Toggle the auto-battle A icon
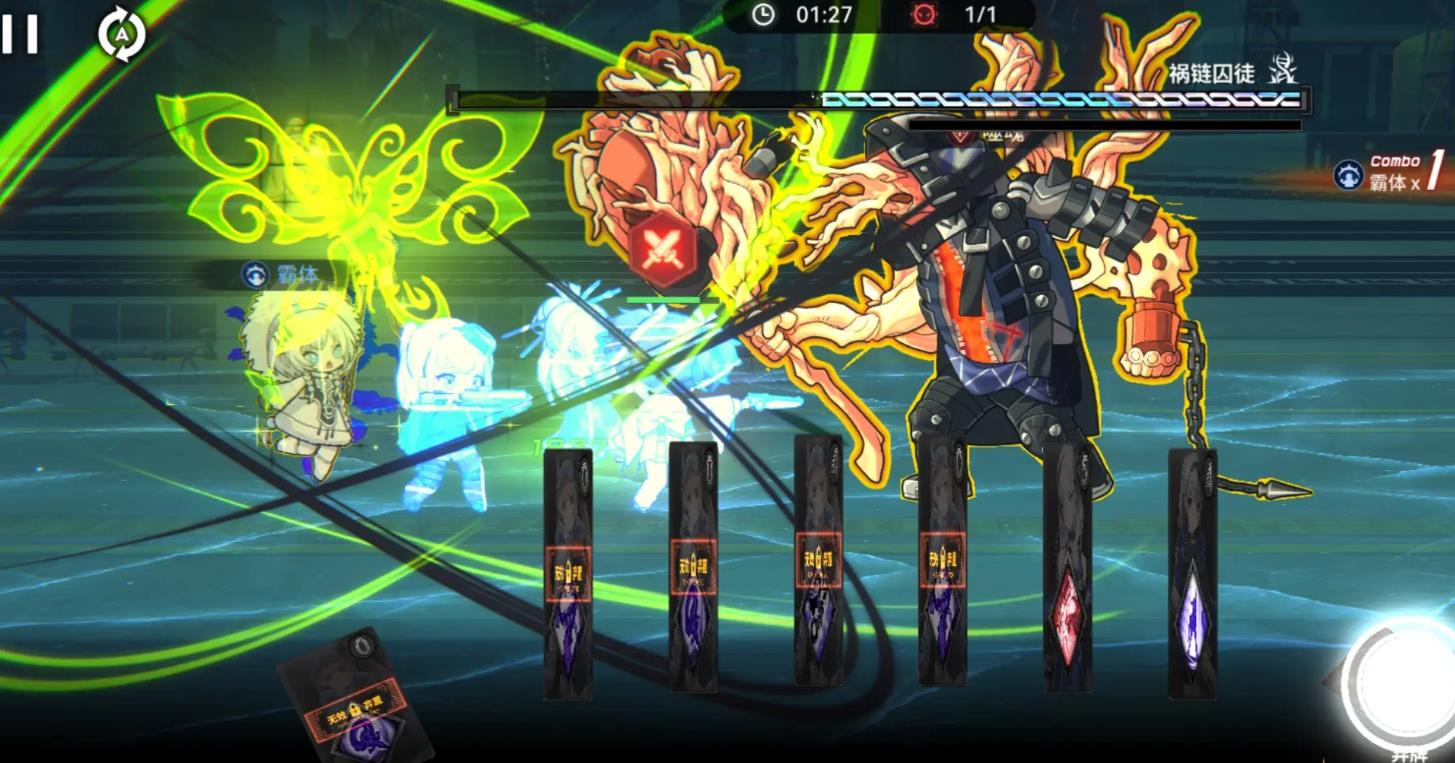1455x763 pixels. coord(122,34)
